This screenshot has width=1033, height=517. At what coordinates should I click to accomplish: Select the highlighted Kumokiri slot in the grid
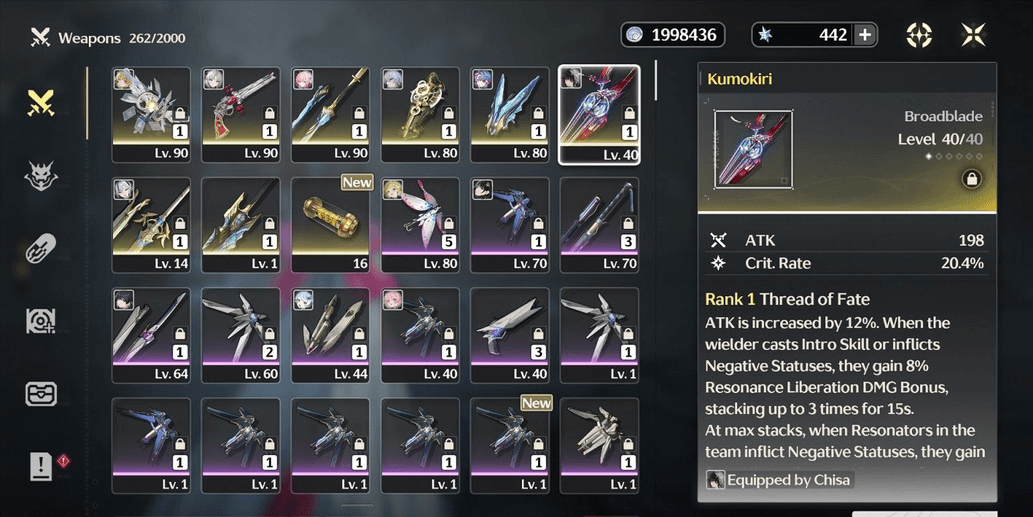[x=599, y=114]
